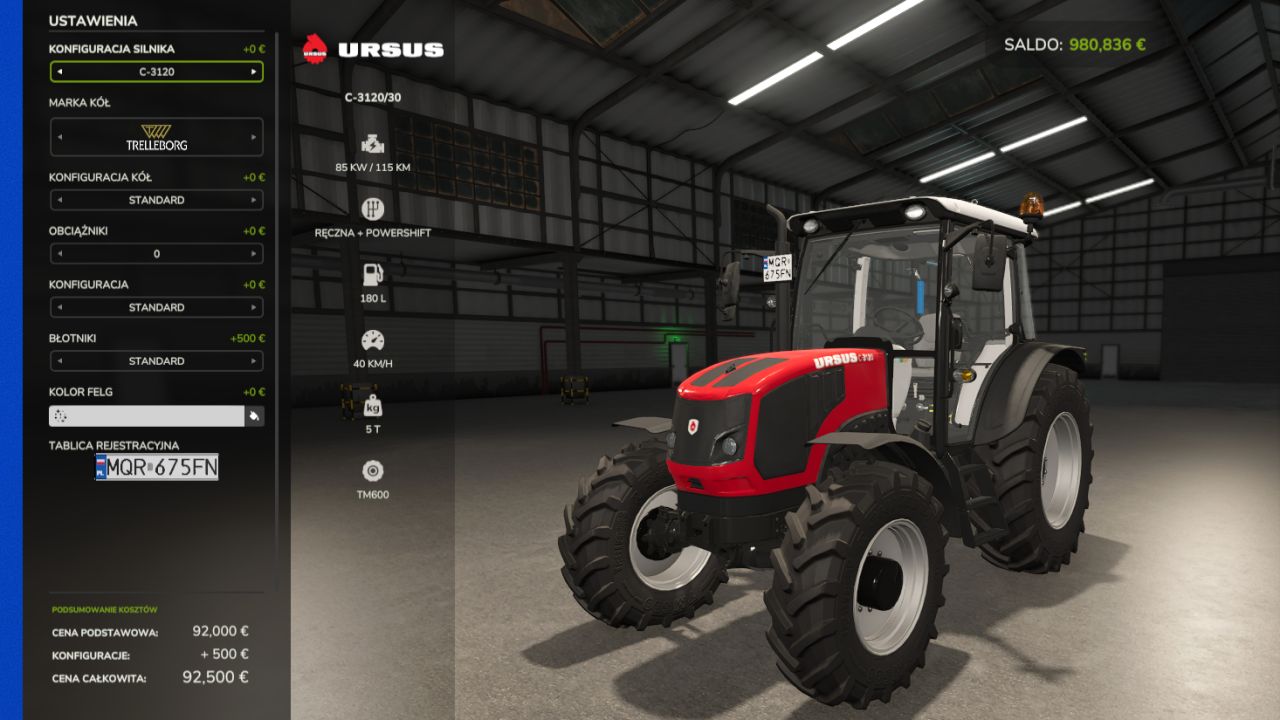Increase the weights (Obciążniki) option
The height and width of the screenshot is (720, 1280).
click(253, 254)
